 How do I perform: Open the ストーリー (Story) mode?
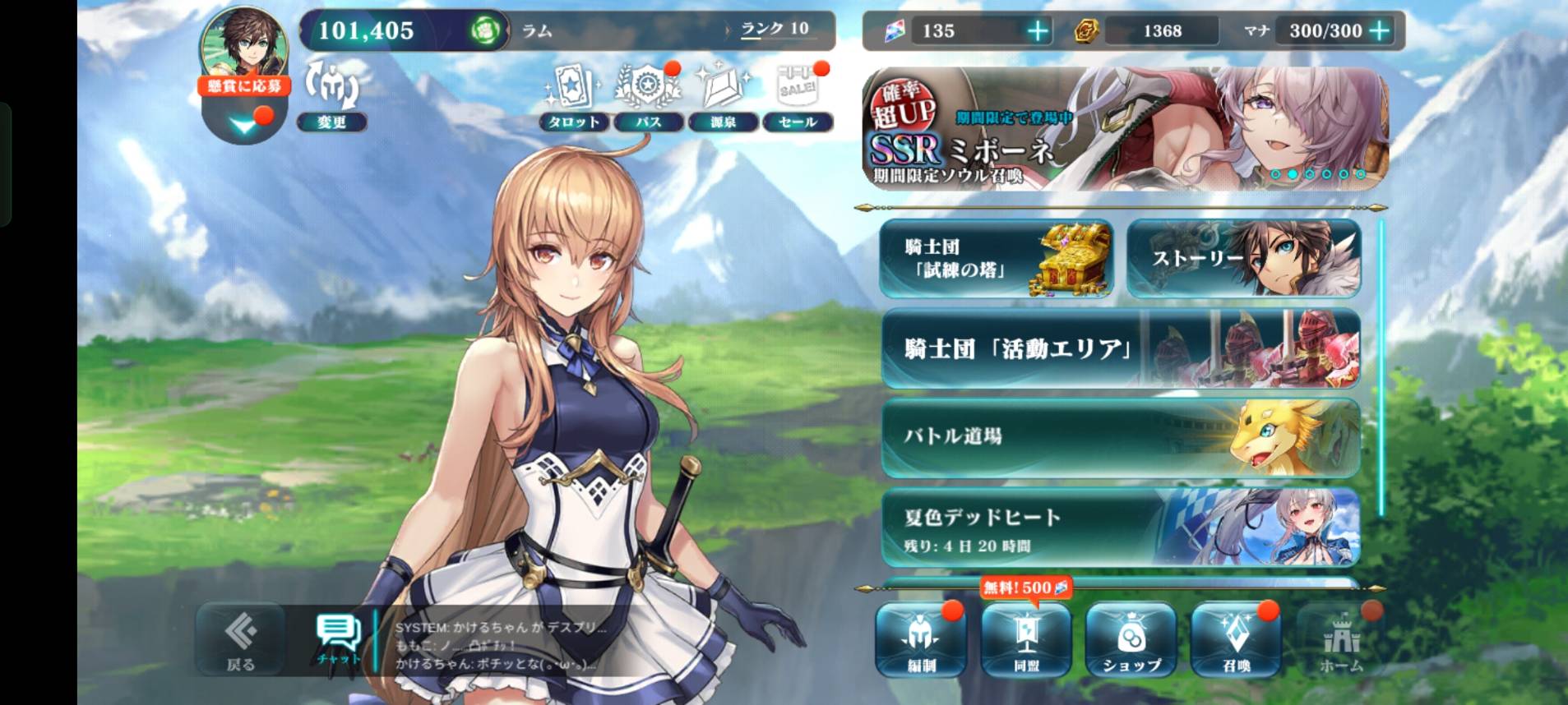coord(1243,258)
